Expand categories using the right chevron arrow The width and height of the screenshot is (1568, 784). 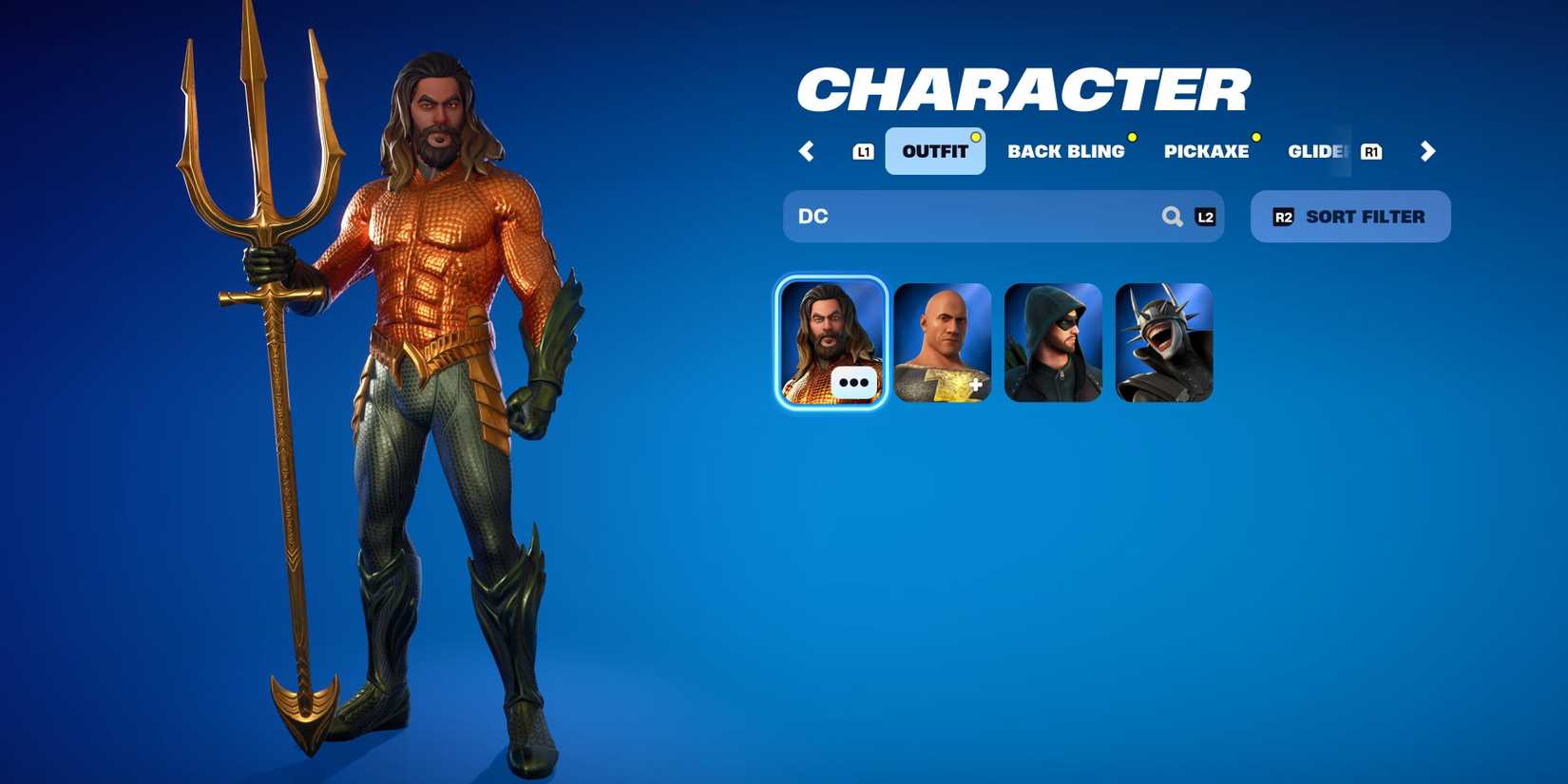click(1427, 151)
